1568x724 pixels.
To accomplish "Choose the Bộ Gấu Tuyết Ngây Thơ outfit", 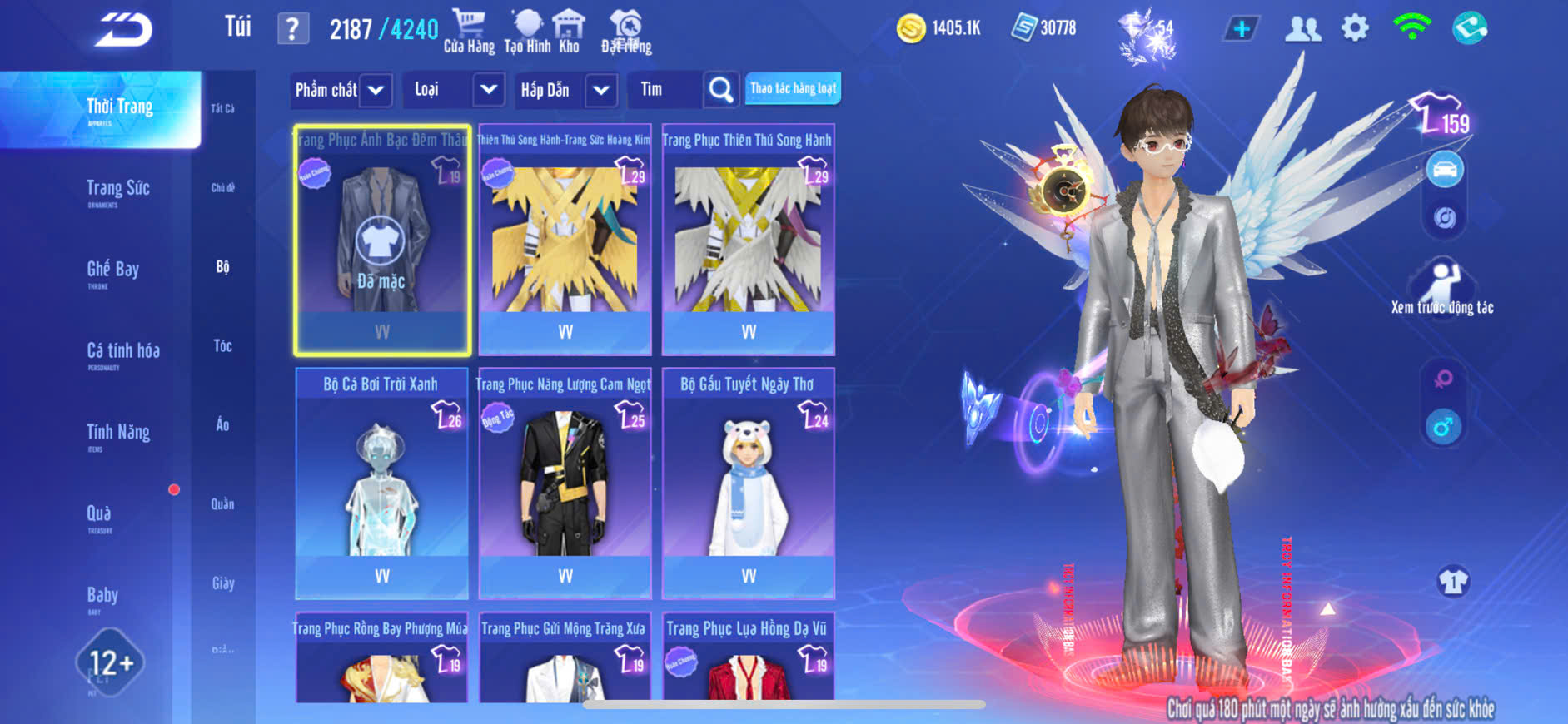I will [x=748, y=483].
